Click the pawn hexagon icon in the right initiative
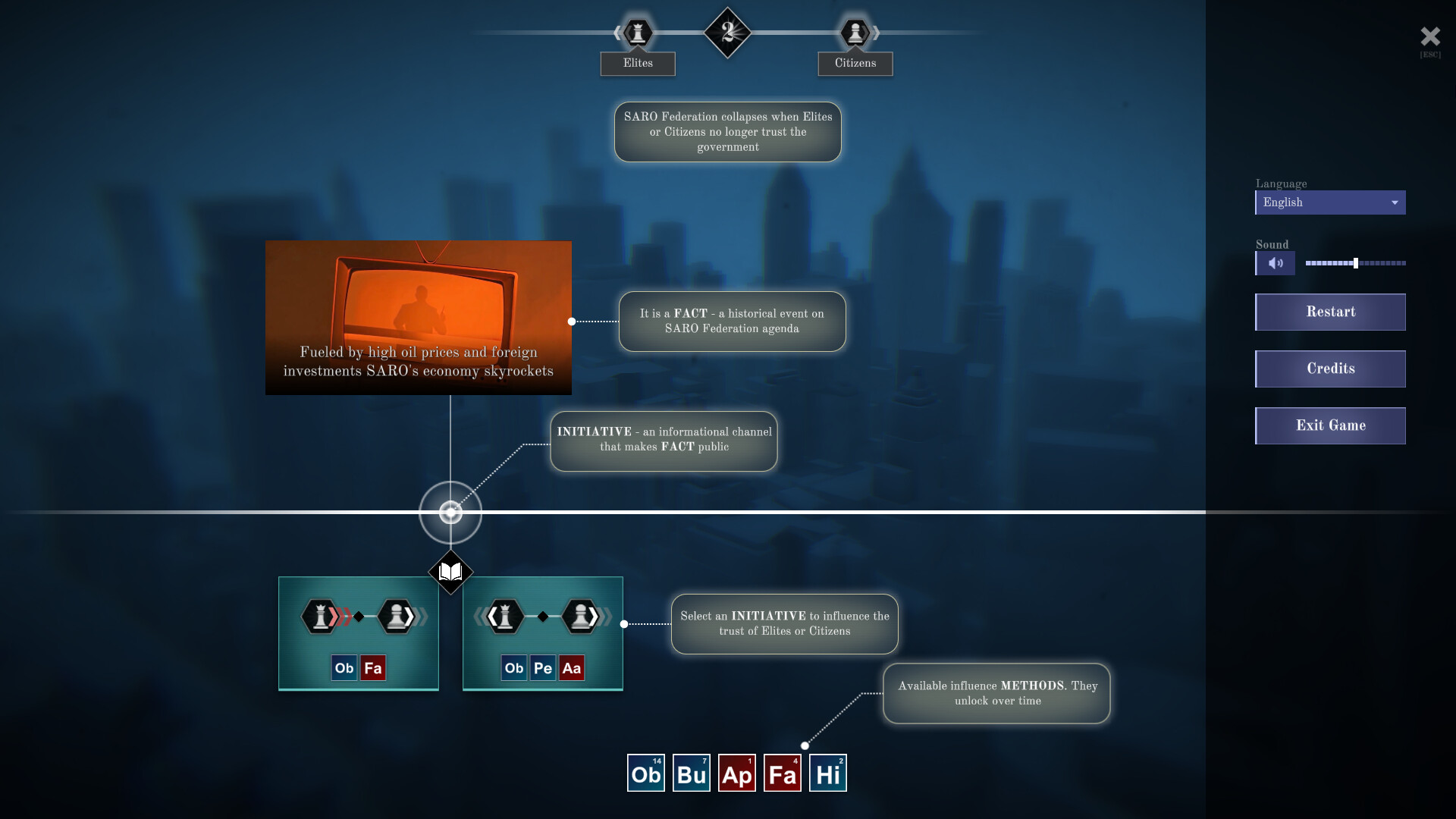The width and height of the screenshot is (1456, 819). point(579,617)
